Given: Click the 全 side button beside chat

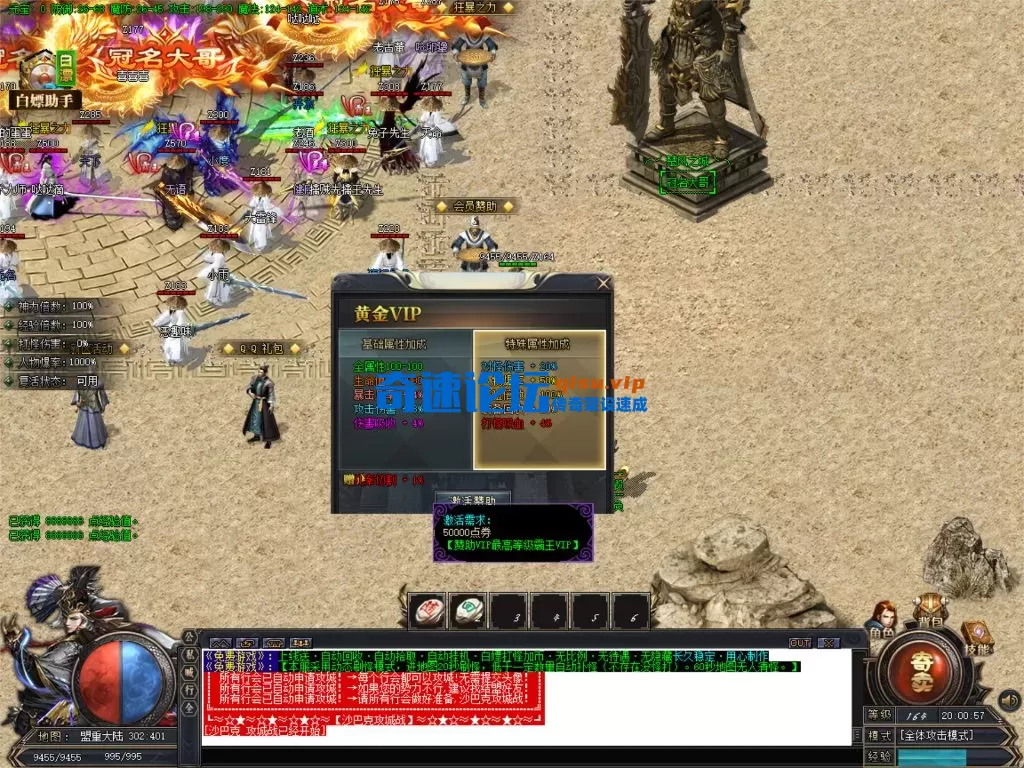Looking at the screenshot, I should pyautogui.click(x=190, y=708).
